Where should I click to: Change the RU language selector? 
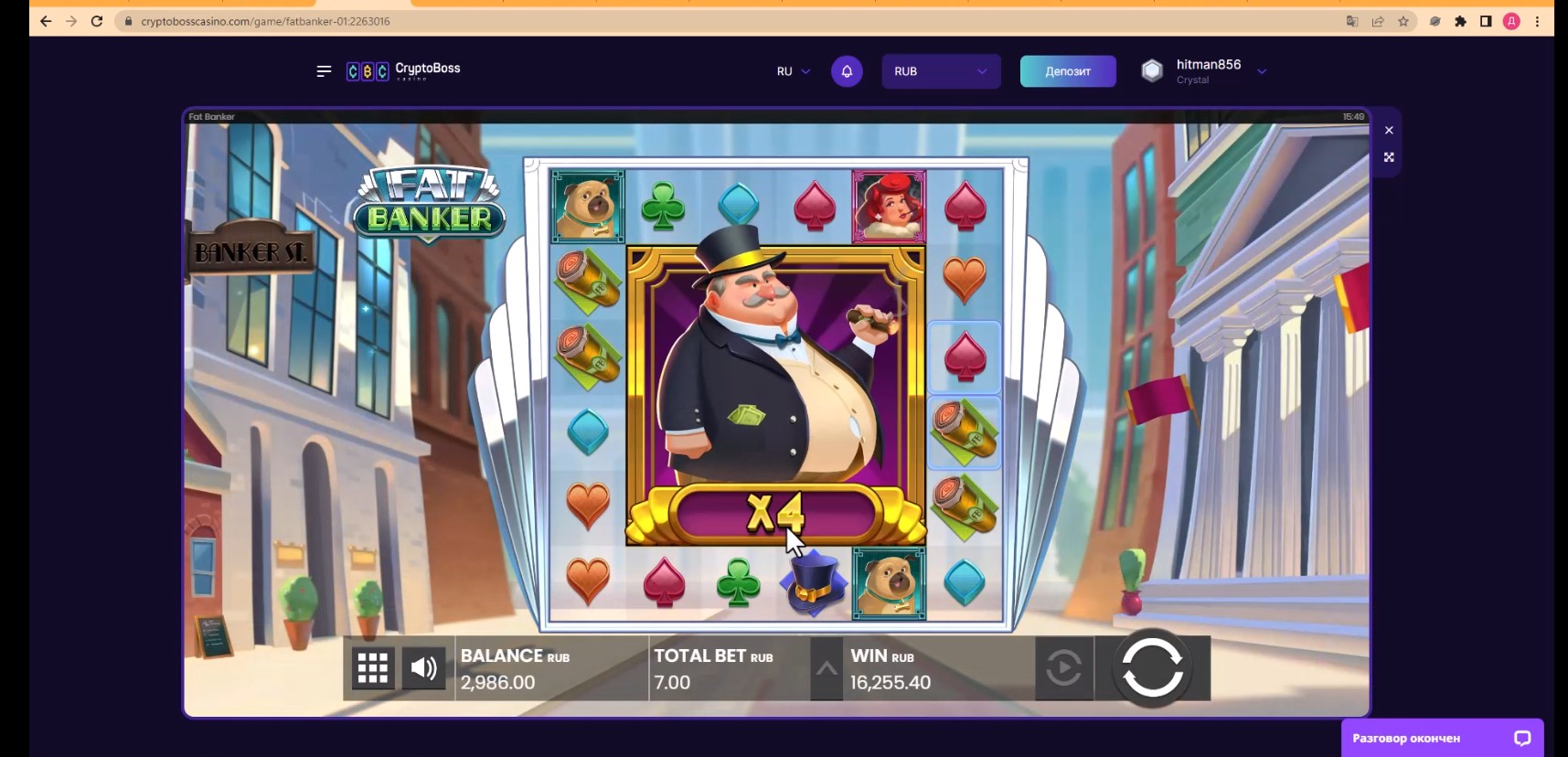[x=793, y=71]
